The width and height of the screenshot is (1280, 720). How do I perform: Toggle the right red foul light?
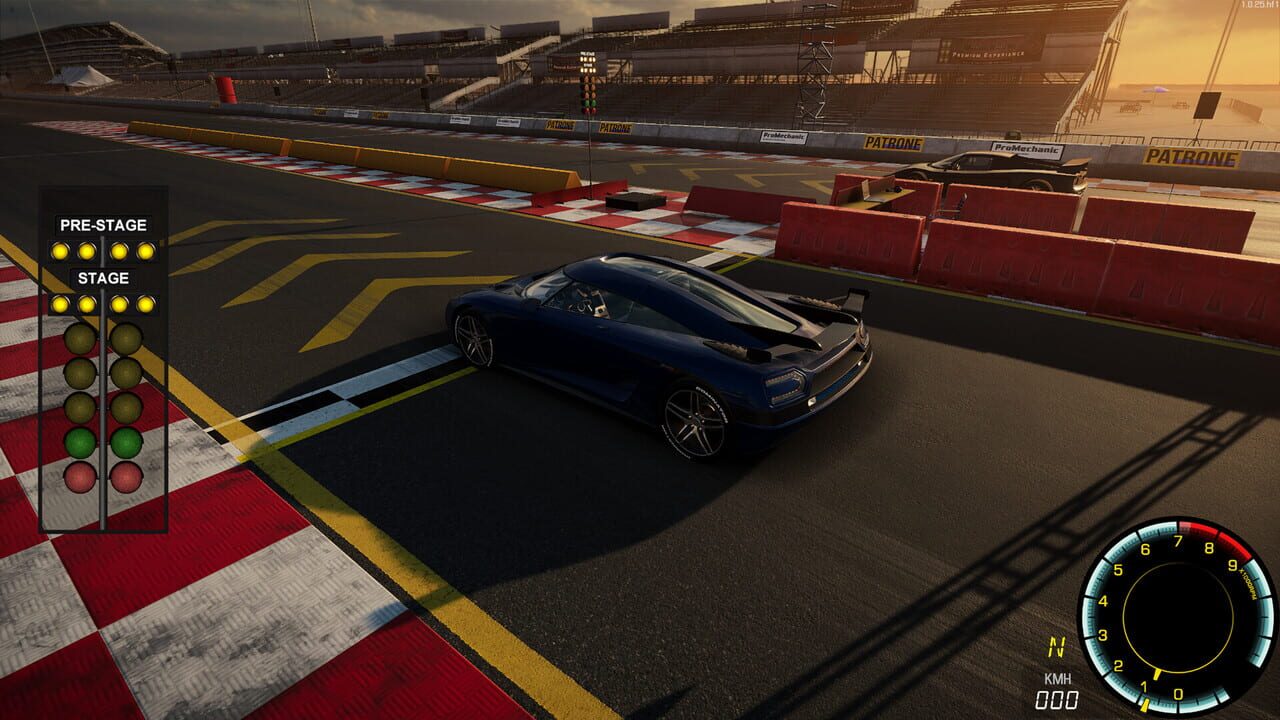coord(127,478)
